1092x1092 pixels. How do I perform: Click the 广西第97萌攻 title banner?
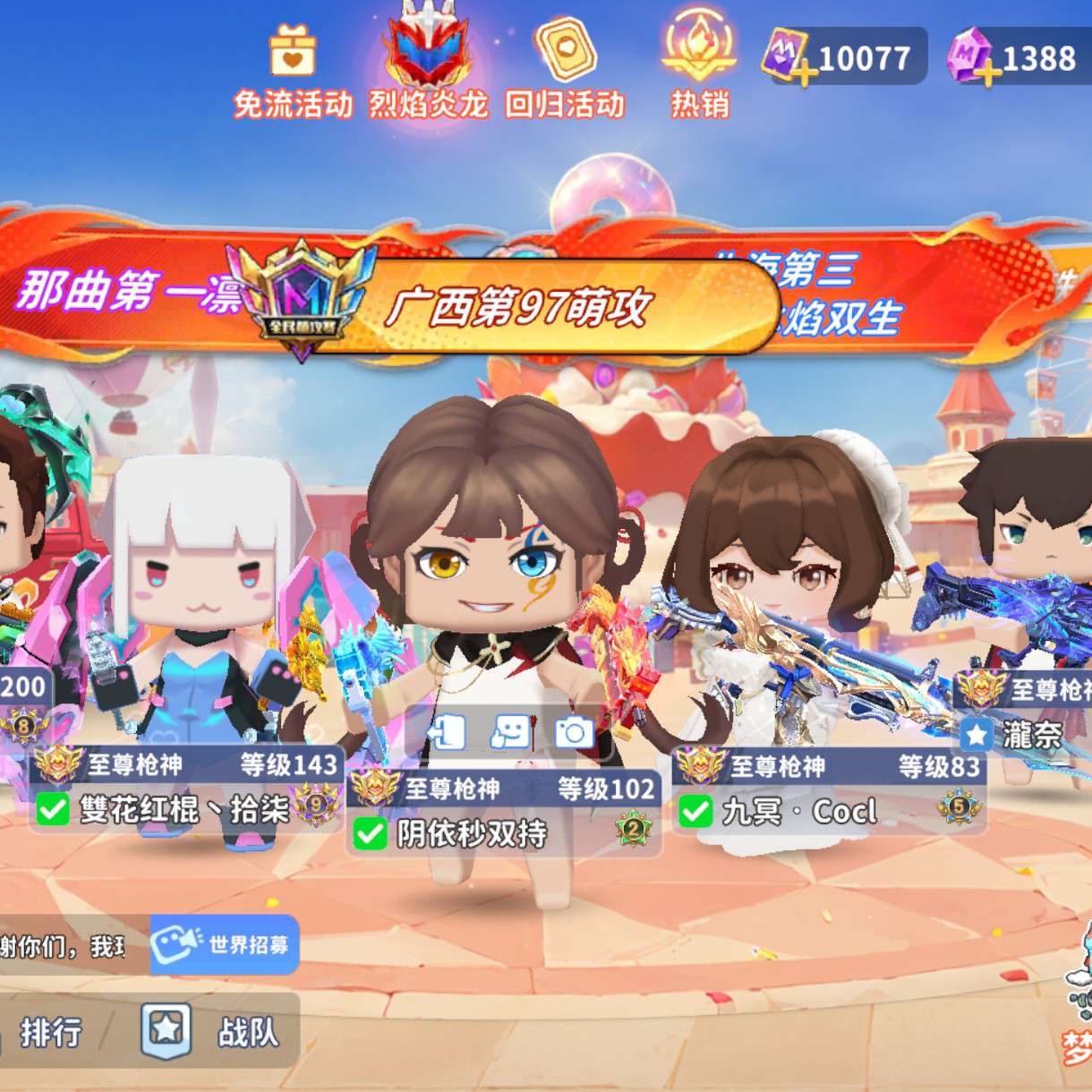point(517,307)
